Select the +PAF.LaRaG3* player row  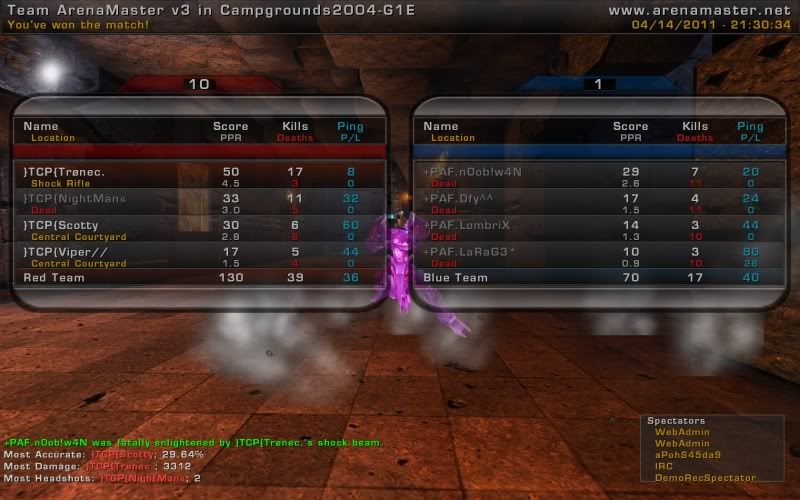598,256
